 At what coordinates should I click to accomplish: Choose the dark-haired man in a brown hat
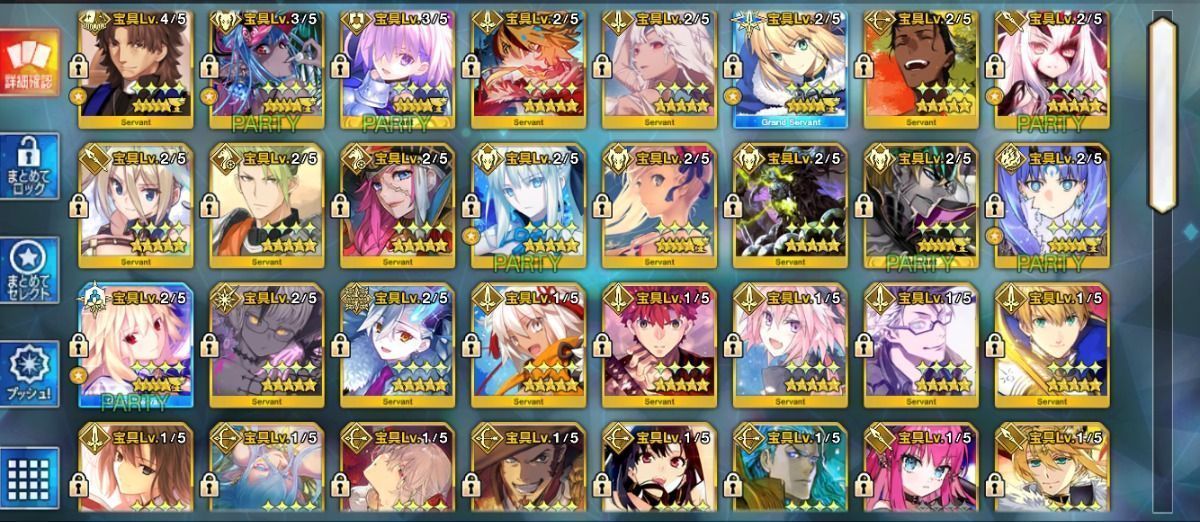click(x=528, y=468)
